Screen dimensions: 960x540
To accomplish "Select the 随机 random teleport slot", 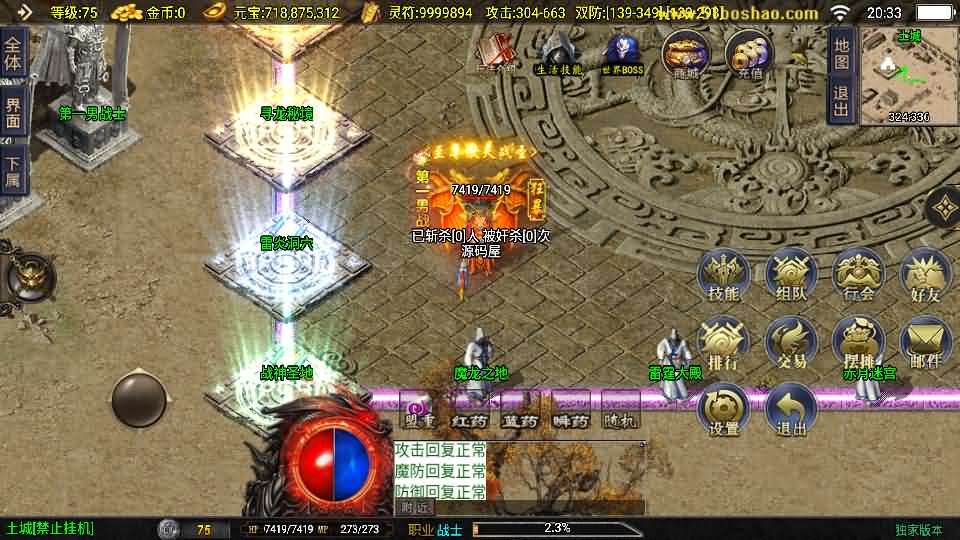I will pos(620,414).
